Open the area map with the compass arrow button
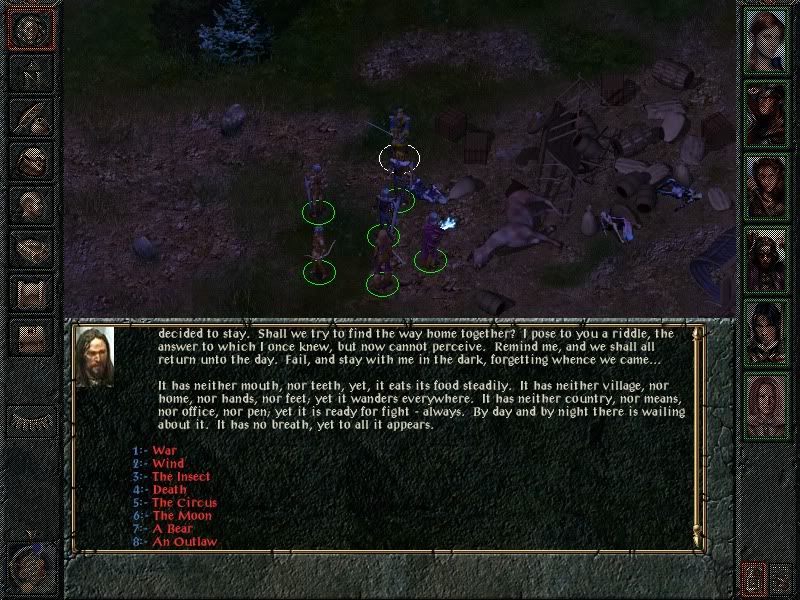This screenshot has height=600, width=800. [x=30, y=73]
